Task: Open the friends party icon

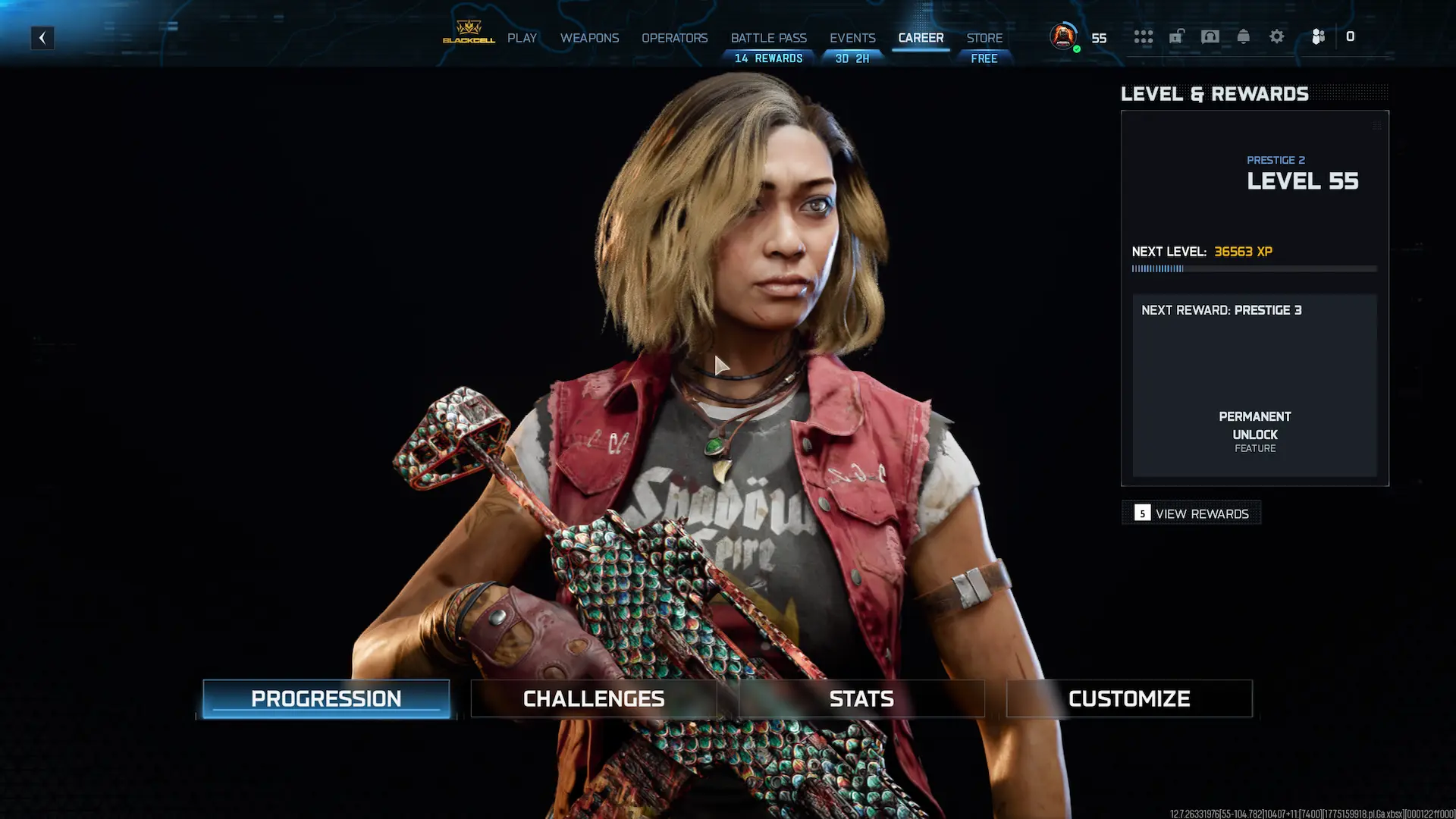Action: coord(1318,36)
